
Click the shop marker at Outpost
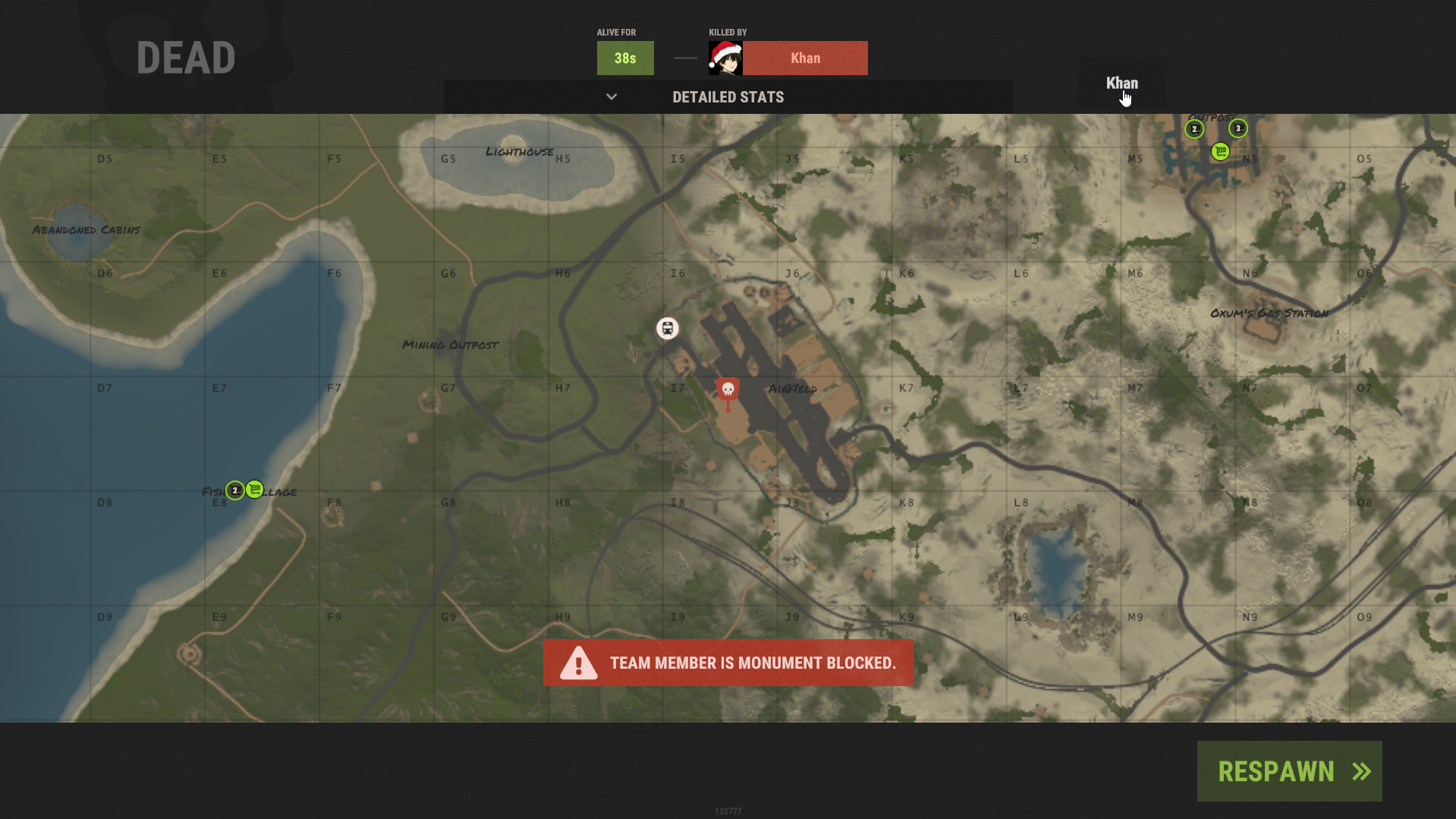pyautogui.click(x=1220, y=152)
